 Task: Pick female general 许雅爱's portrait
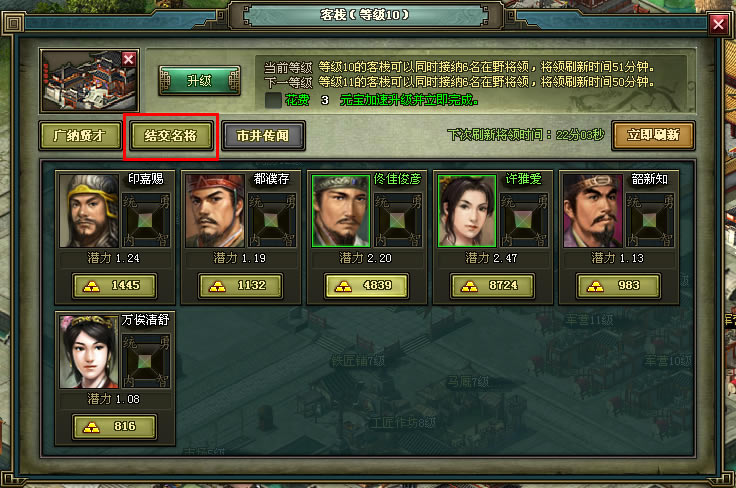click(467, 211)
